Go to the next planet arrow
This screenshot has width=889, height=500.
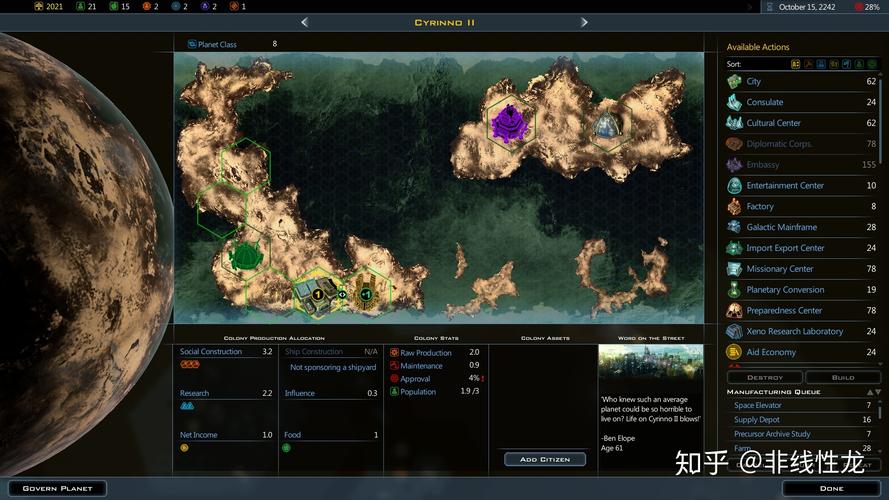[x=584, y=22]
